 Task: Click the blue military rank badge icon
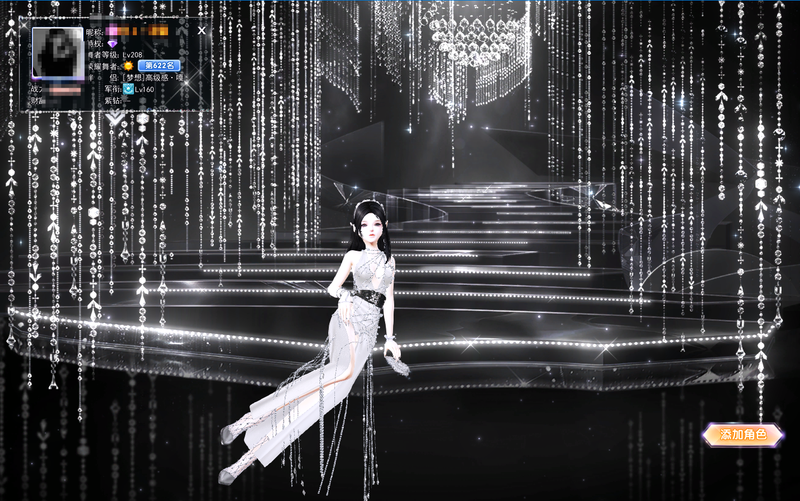click(x=129, y=89)
